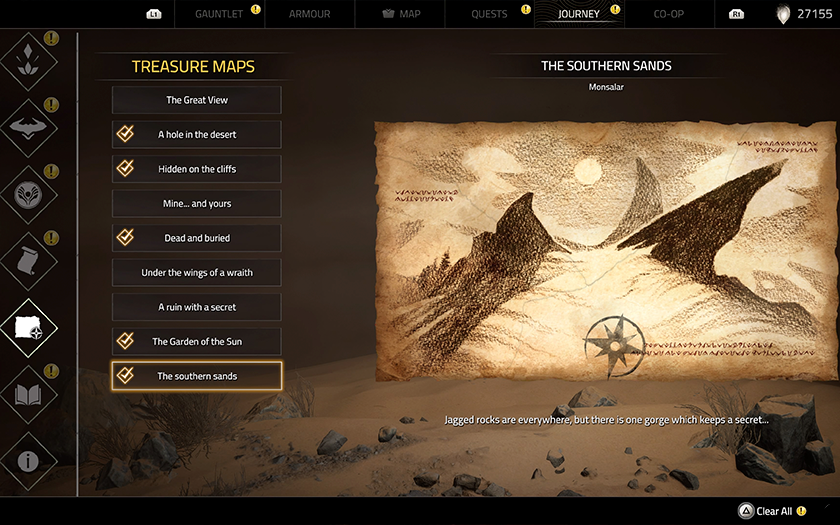The image size is (840, 525).
Task: Switch to the Co-op tab
Action: coord(669,14)
